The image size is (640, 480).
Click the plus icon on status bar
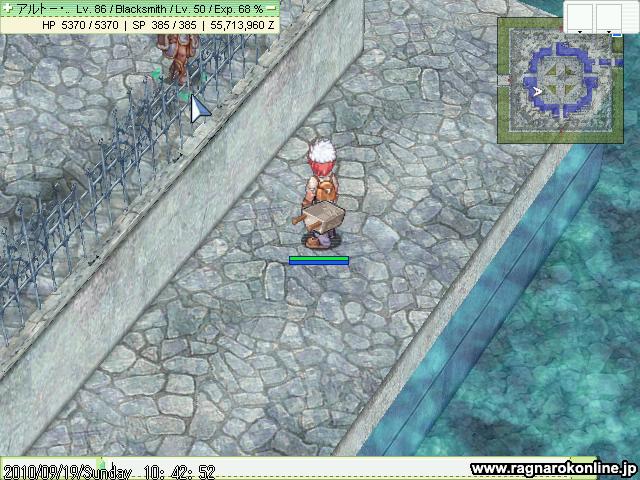click(x=7, y=8)
